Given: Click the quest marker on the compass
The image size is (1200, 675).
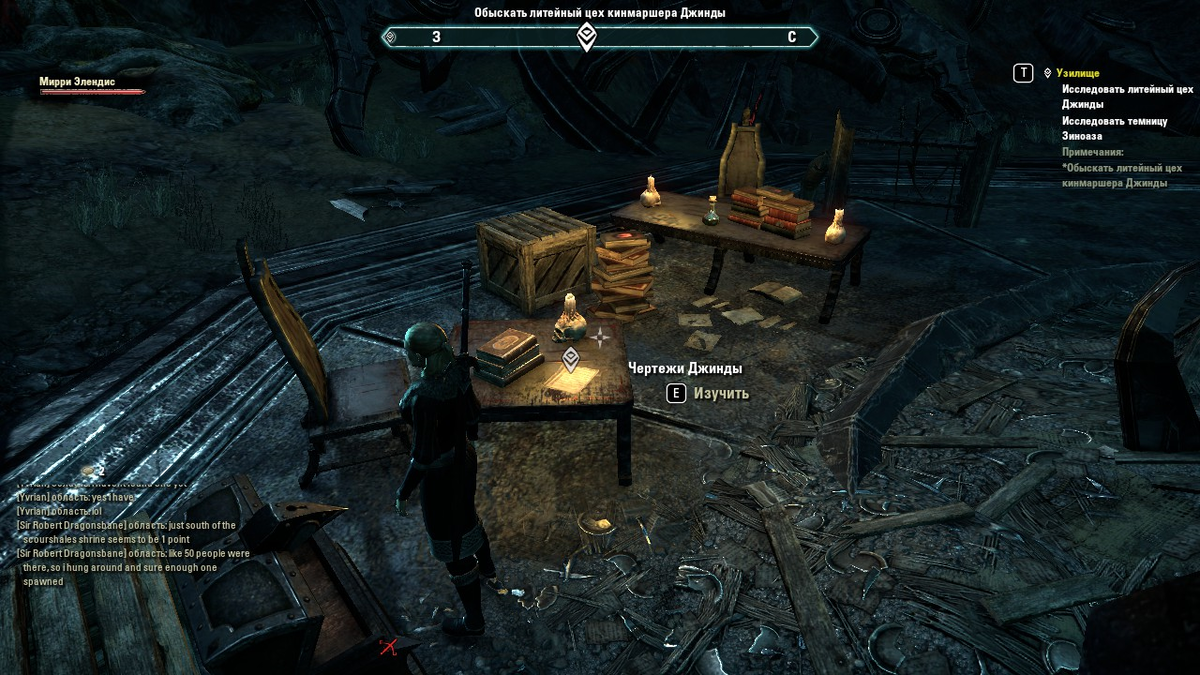Looking at the screenshot, I should pyautogui.click(x=587, y=37).
